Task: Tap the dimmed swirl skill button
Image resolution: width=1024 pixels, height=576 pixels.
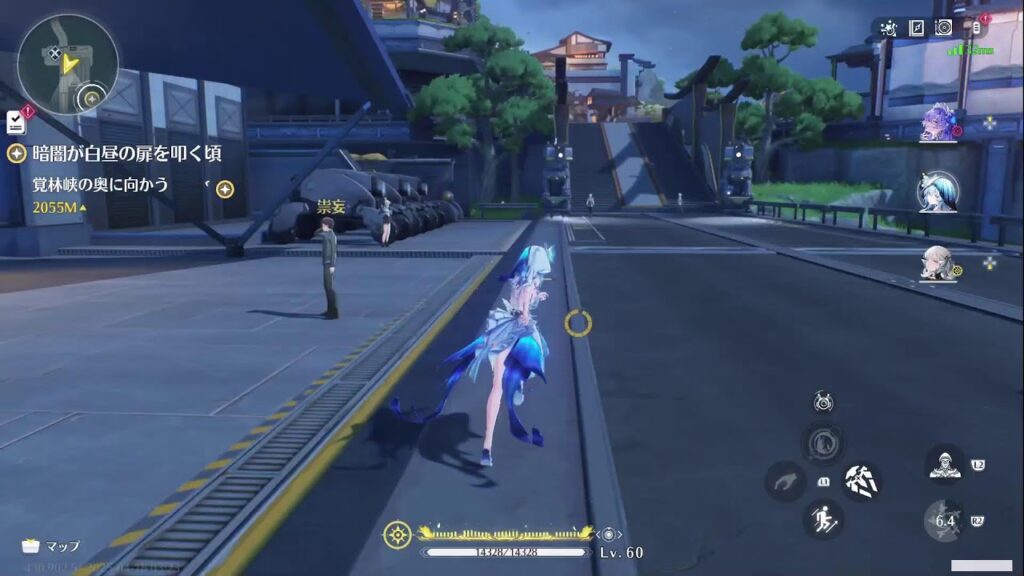Action: (x=823, y=443)
